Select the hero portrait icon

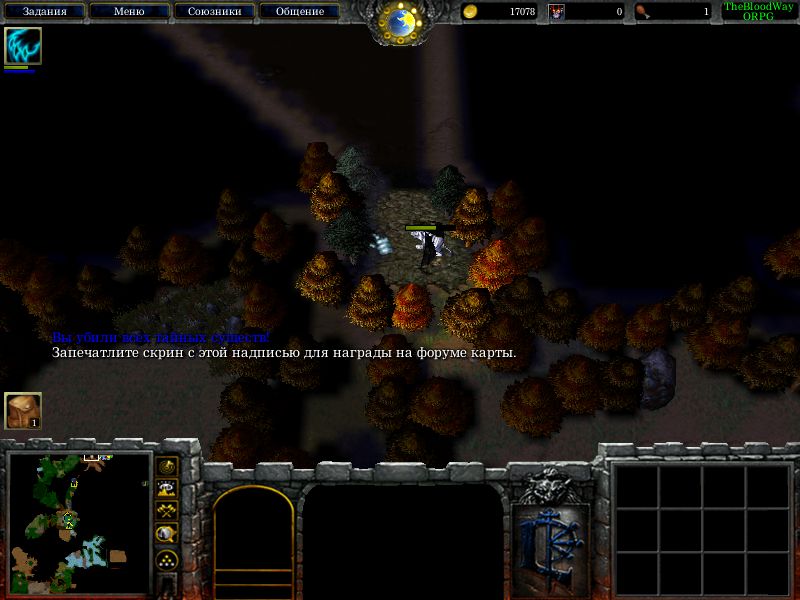22,46
